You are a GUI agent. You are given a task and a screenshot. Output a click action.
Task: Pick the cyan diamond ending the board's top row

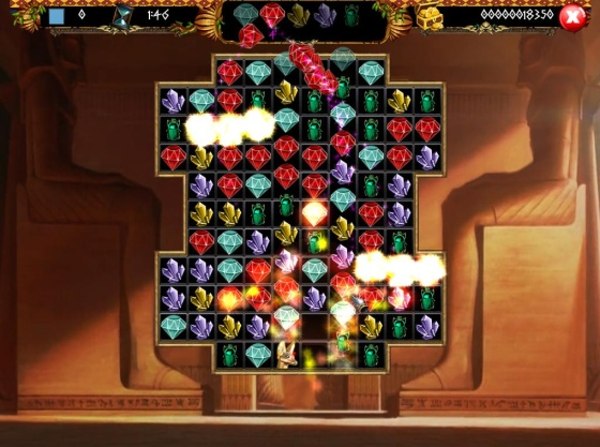(371, 71)
